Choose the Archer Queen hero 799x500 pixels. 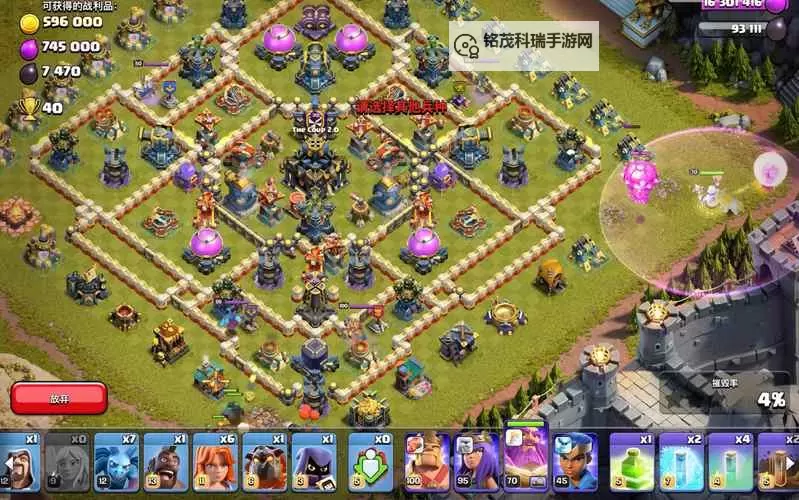click(x=476, y=462)
